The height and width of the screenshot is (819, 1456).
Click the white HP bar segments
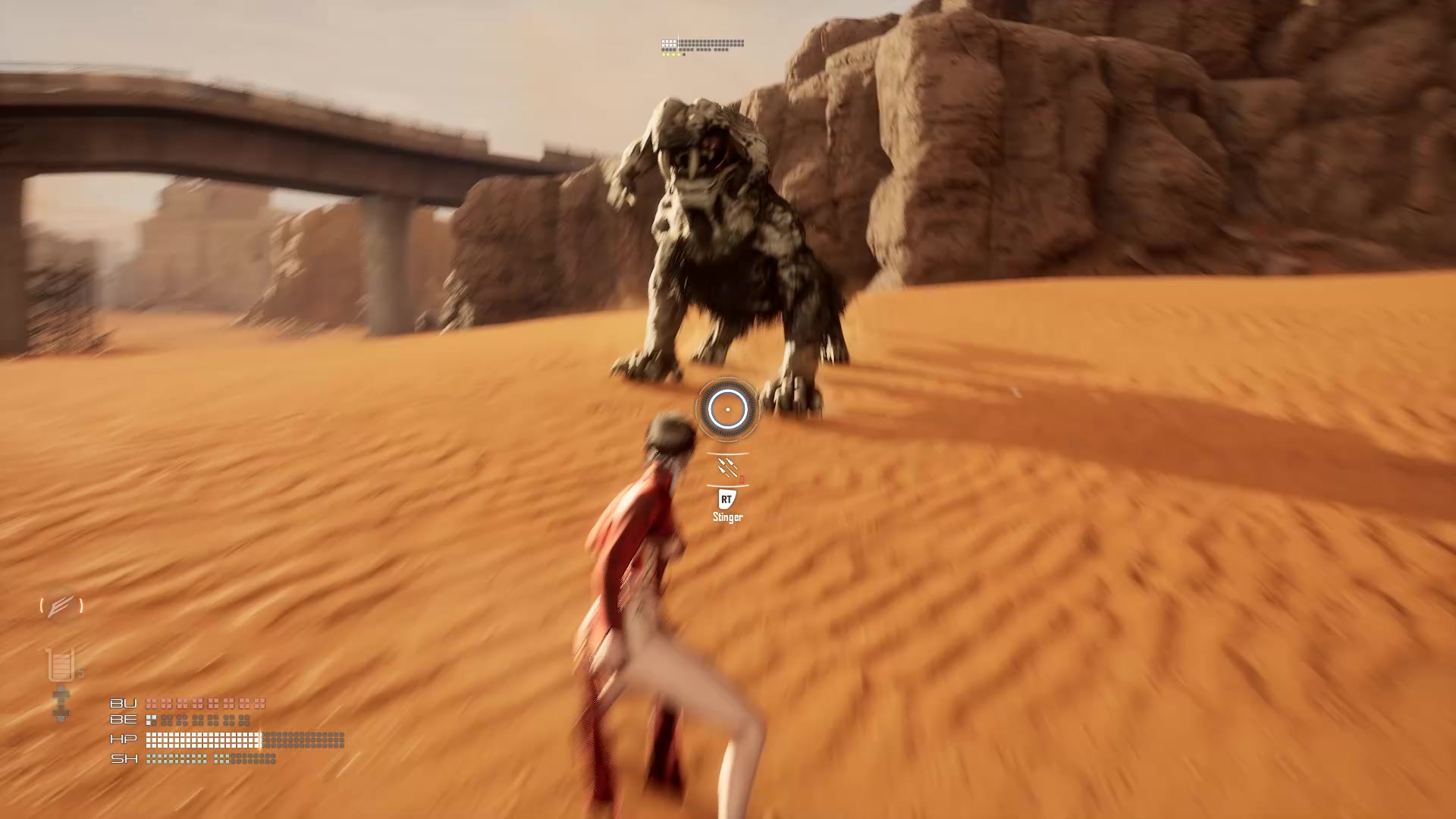coord(201,739)
